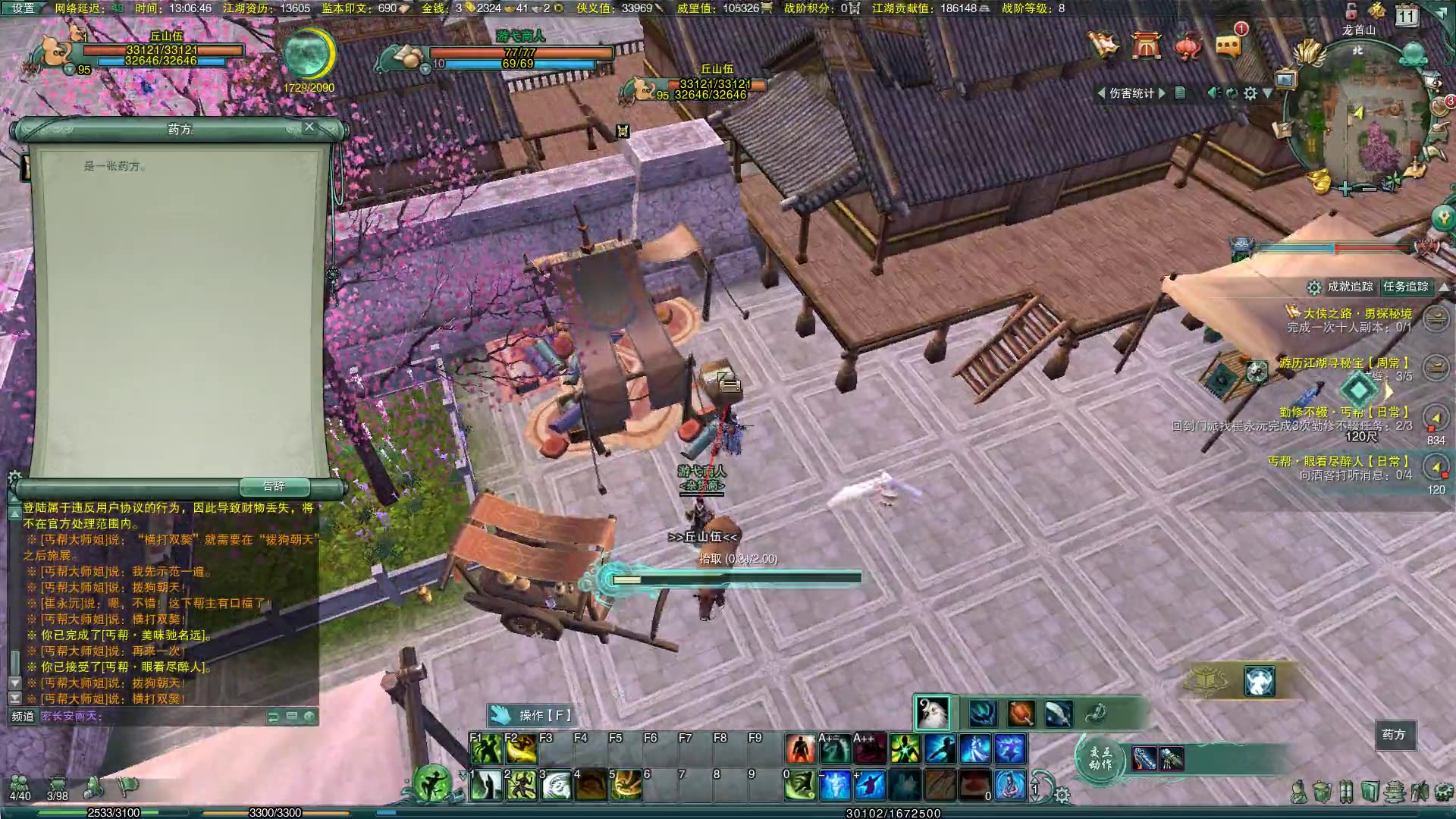
Task: Open the 设置 settings menu
Action: pyautogui.click(x=23, y=8)
